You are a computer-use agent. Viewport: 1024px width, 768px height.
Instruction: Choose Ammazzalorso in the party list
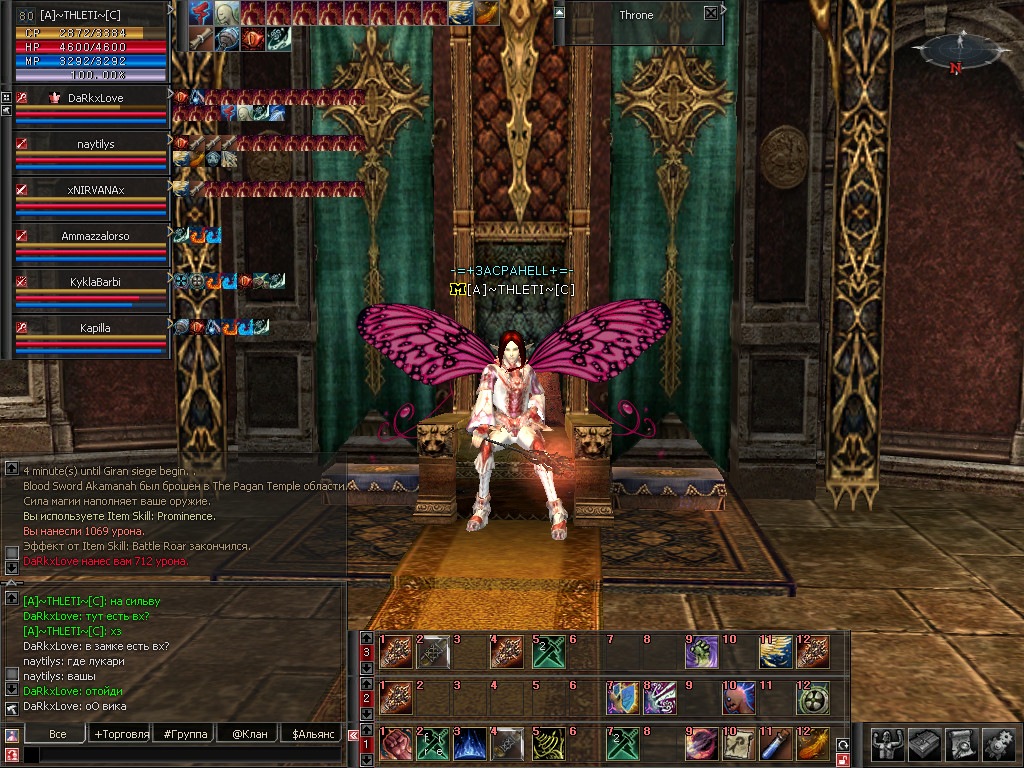coord(96,236)
